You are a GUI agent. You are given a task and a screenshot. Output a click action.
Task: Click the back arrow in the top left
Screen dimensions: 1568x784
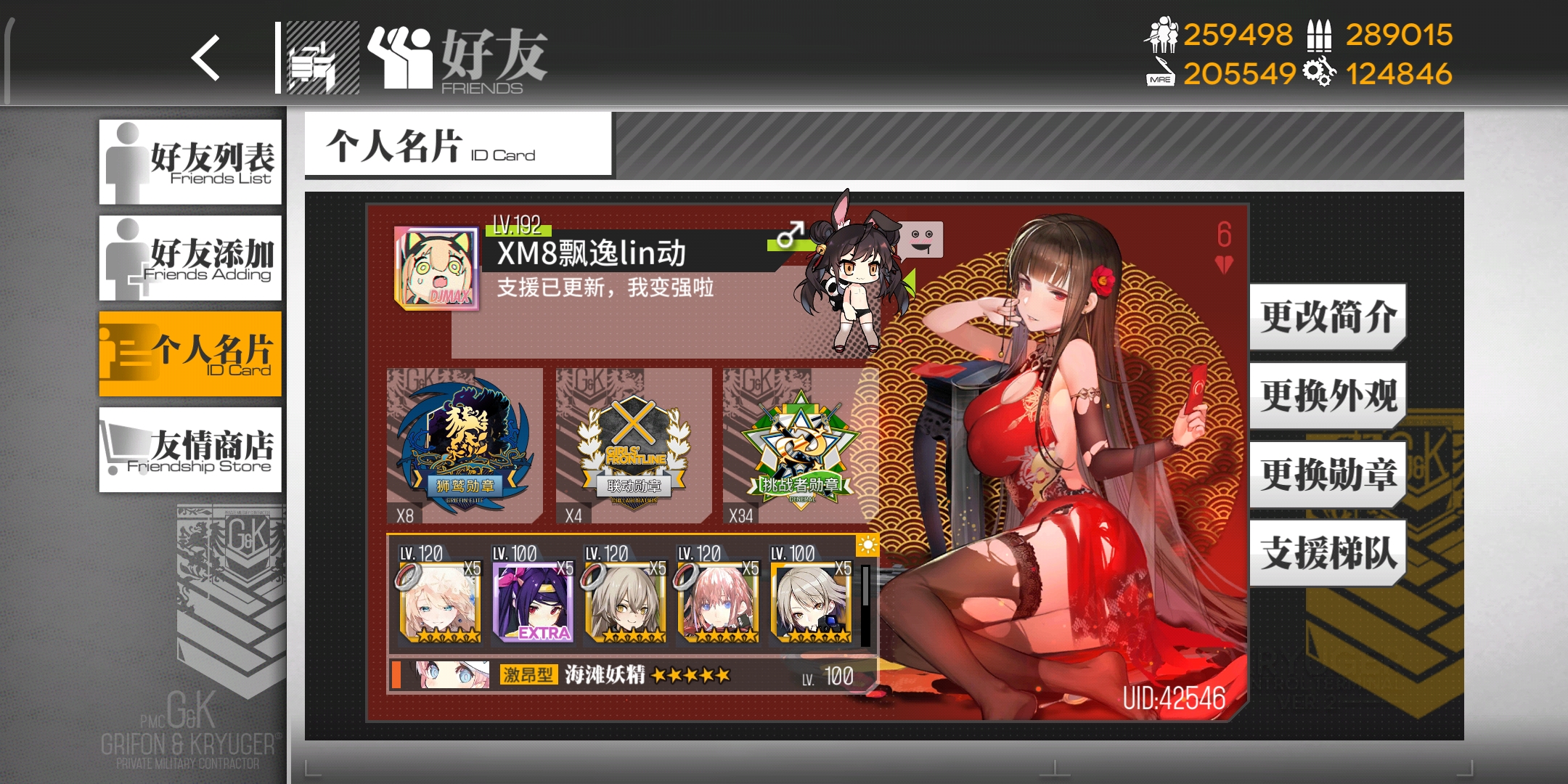coord(206,58)
